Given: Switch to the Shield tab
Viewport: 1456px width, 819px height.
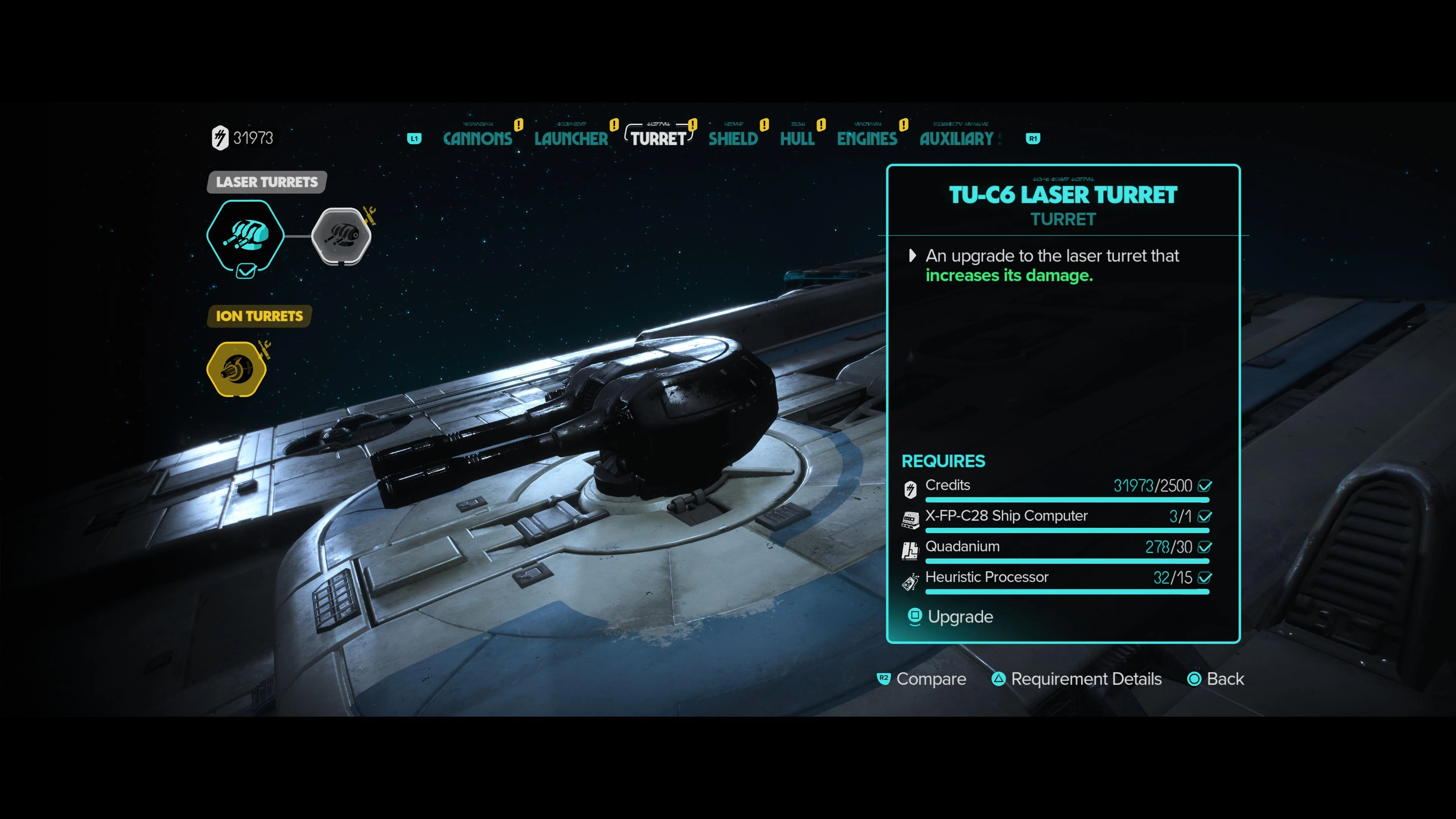Looking at the screenshot, I should point(733,138).
